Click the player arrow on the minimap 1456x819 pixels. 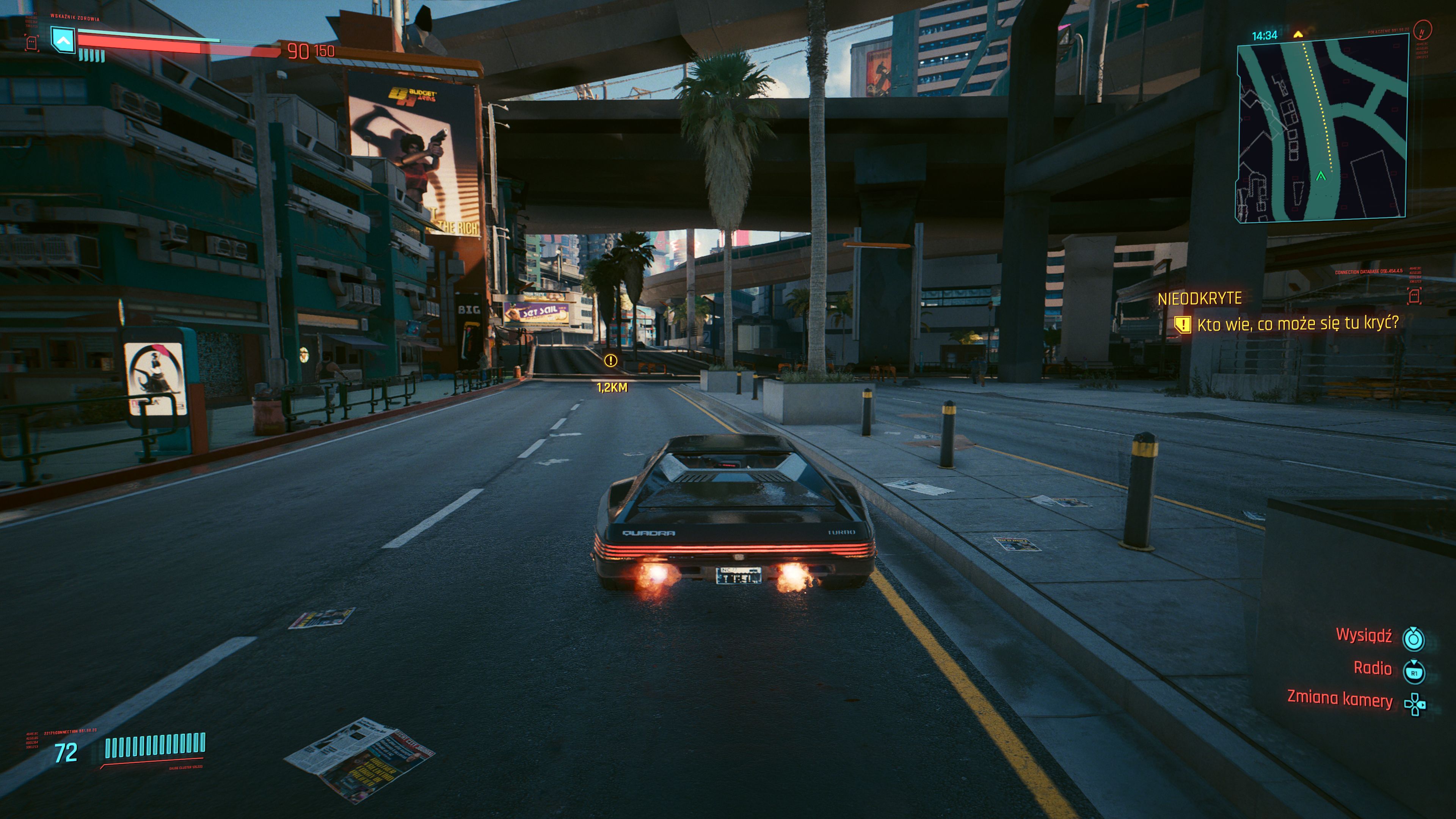pyautogui.click(x=1321, y=176)
